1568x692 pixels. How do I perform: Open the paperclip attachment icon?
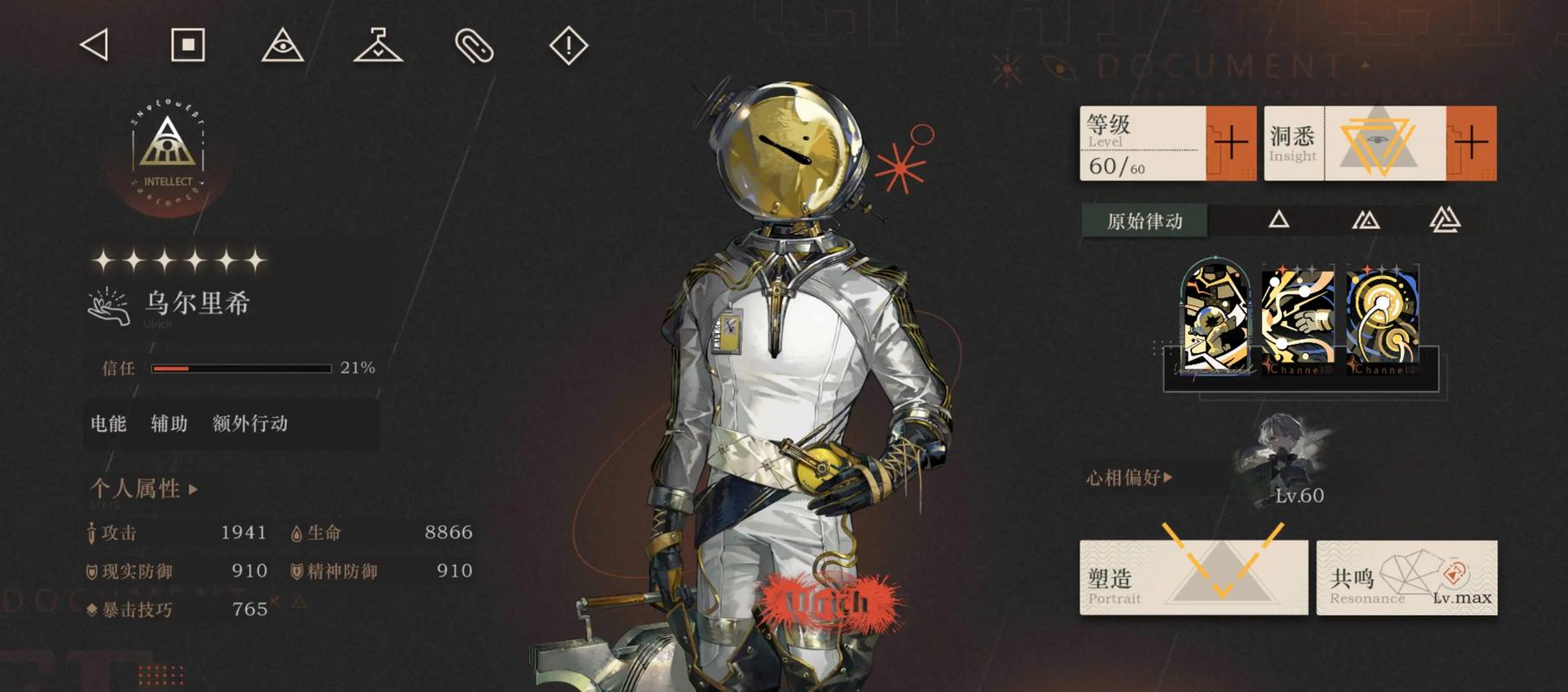(x=474, y=46)
